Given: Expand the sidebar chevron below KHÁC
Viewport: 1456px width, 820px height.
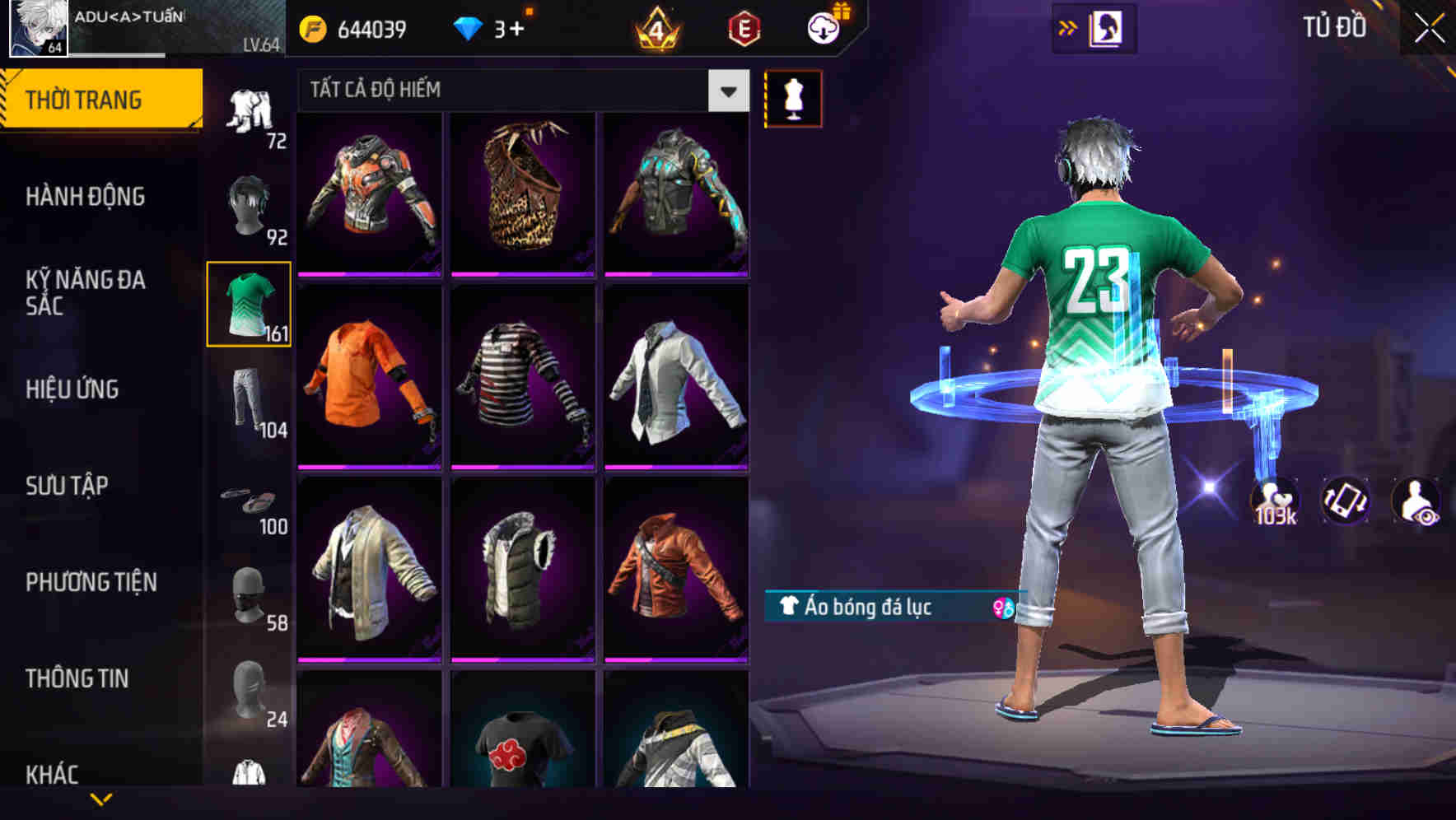Looking at the screenshot, I should pos(99,800).
